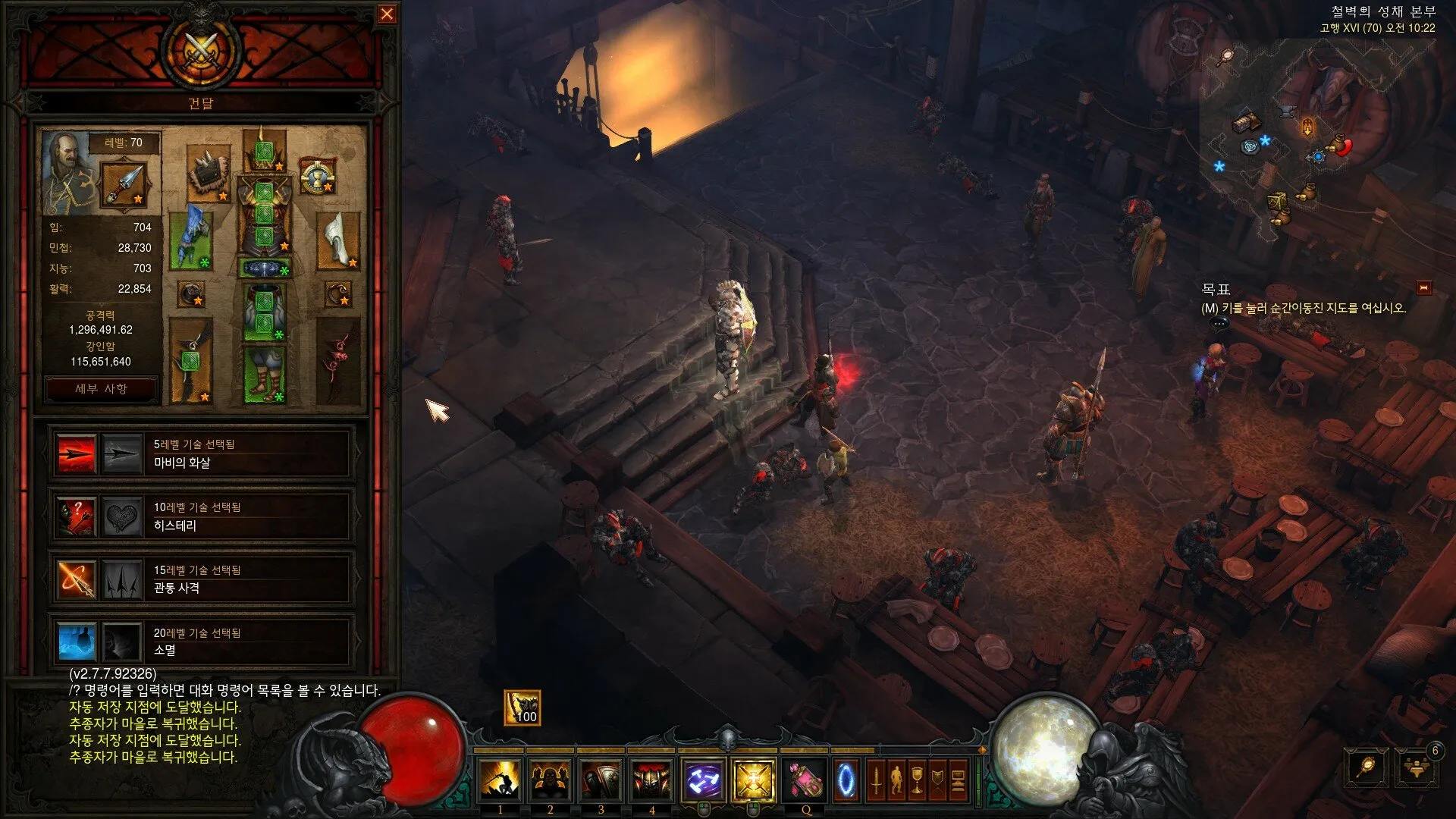This screenshot has height=819, width=1456.
Task: Use the horned helmet skill in slot 4
Action: (651, 780)
